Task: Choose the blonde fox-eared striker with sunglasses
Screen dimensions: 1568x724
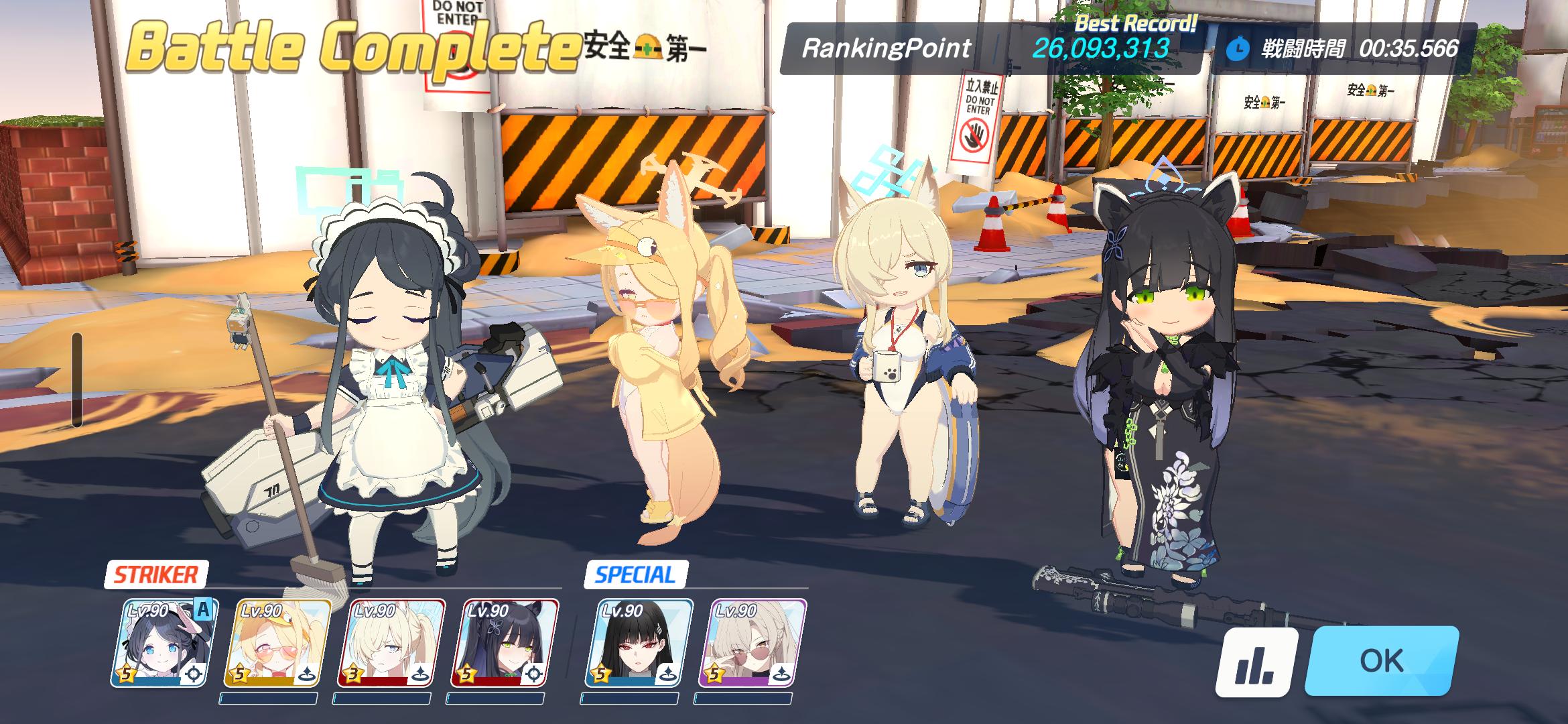Action: pos(281,644)
